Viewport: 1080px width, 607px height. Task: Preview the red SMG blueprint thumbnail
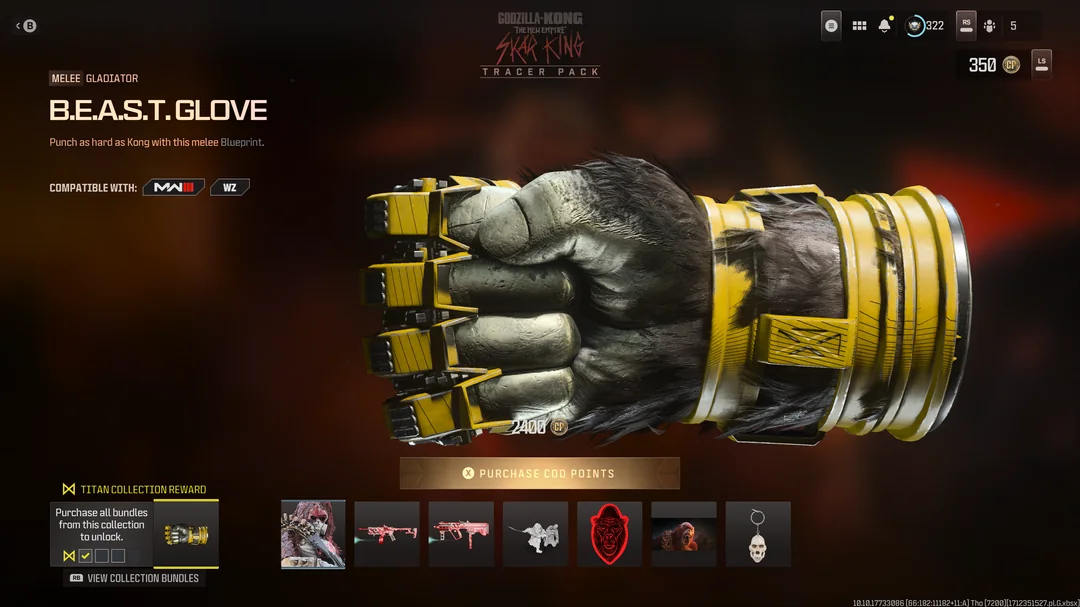pos(461,534)
